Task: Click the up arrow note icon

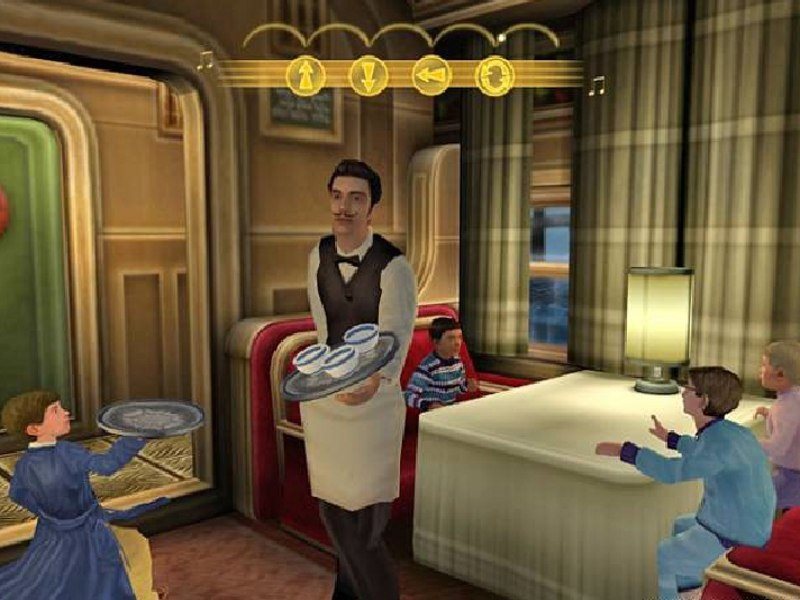Action: (x=305, y=76)
